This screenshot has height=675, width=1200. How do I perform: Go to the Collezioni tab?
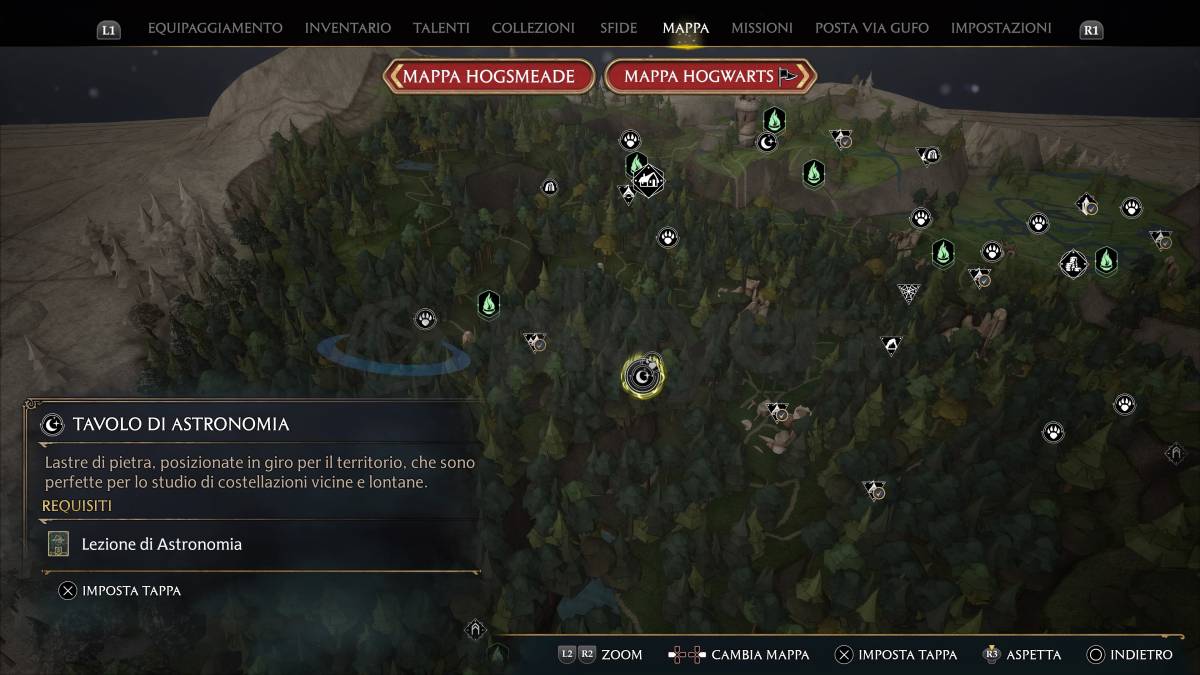click(533, 28)
